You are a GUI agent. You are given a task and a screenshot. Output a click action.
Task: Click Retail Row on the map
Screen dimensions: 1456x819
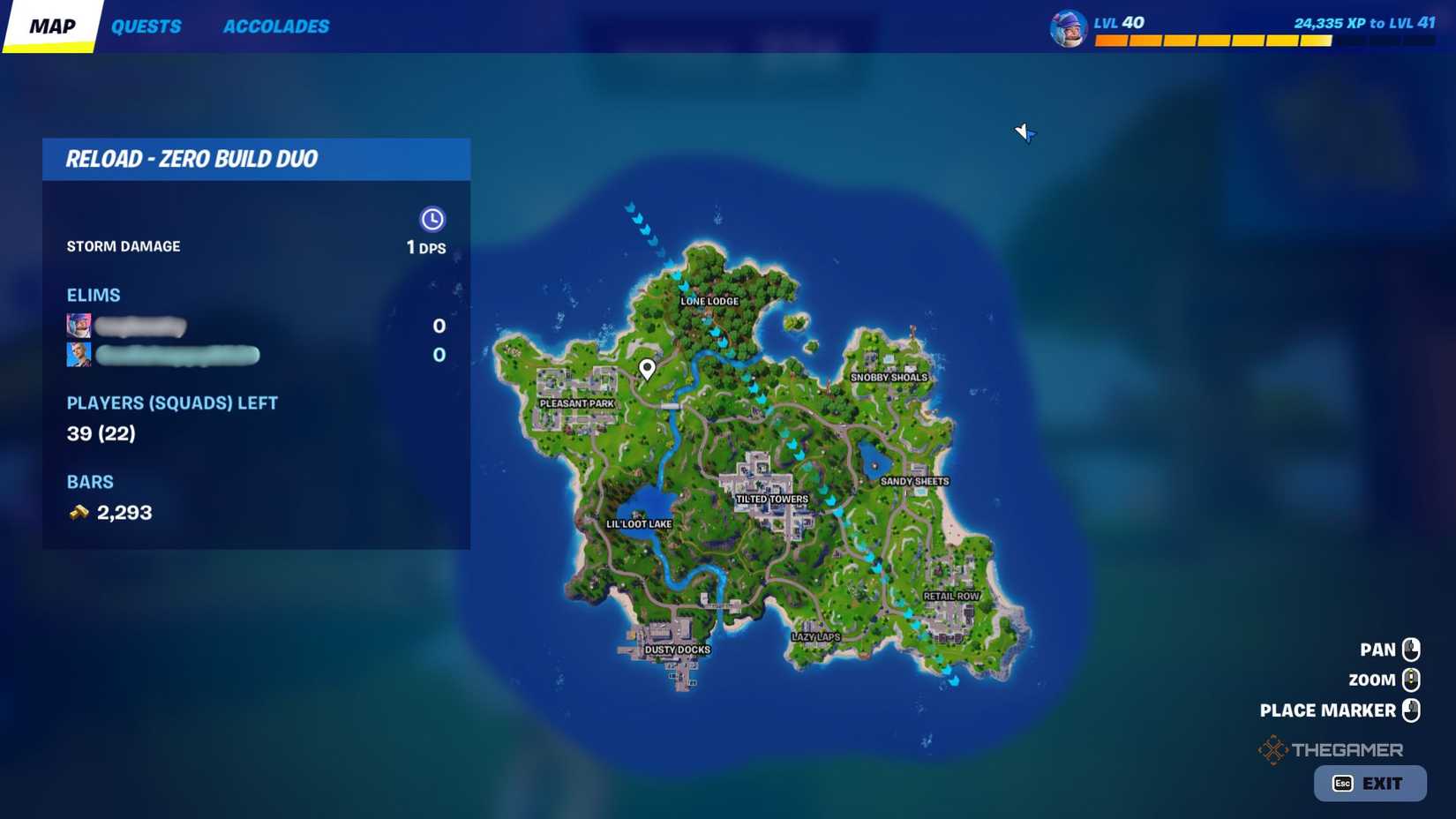(x=953, y=595)
